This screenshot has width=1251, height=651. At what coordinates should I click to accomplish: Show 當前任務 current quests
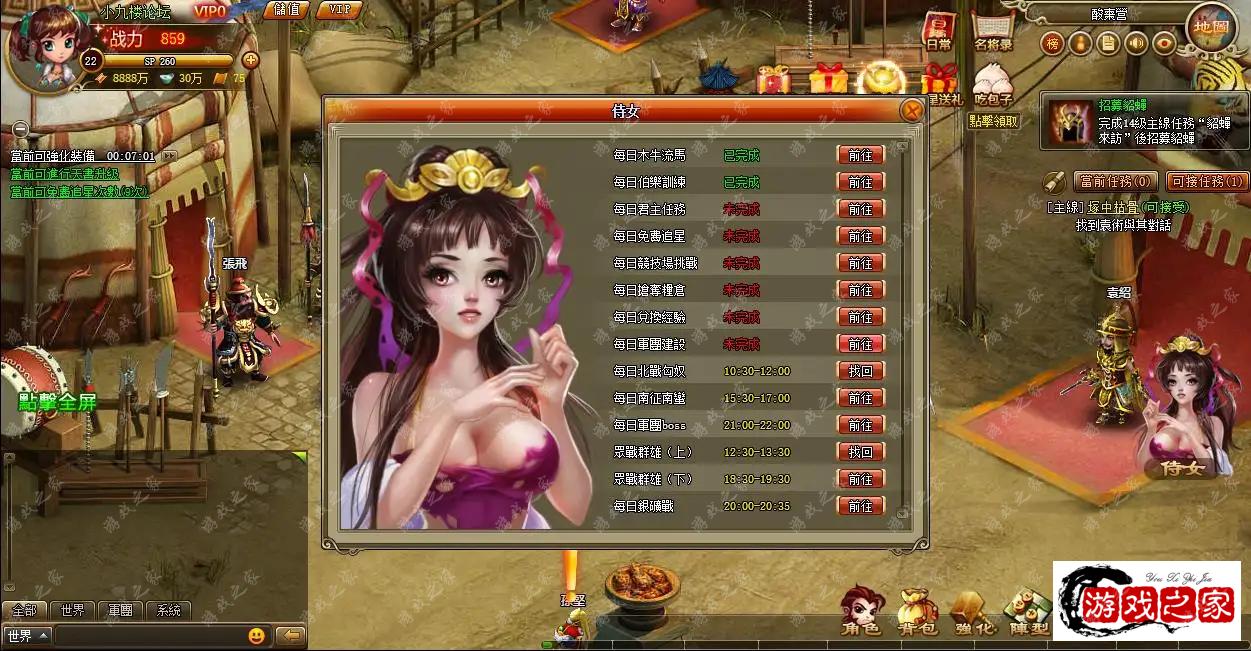click(1115, 181)
